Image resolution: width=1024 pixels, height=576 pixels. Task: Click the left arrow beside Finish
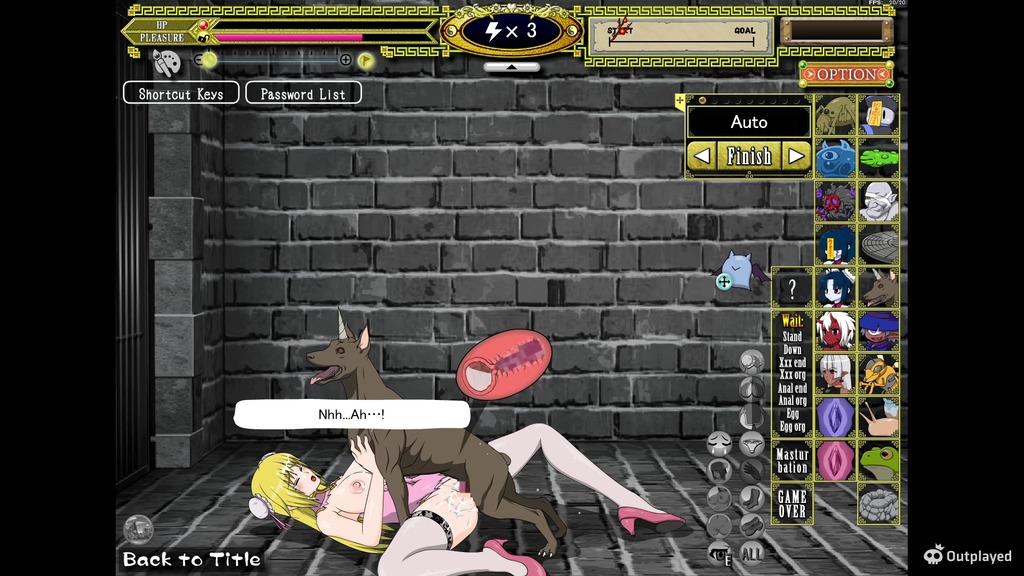pyautogui.click(x=702, y=156)
